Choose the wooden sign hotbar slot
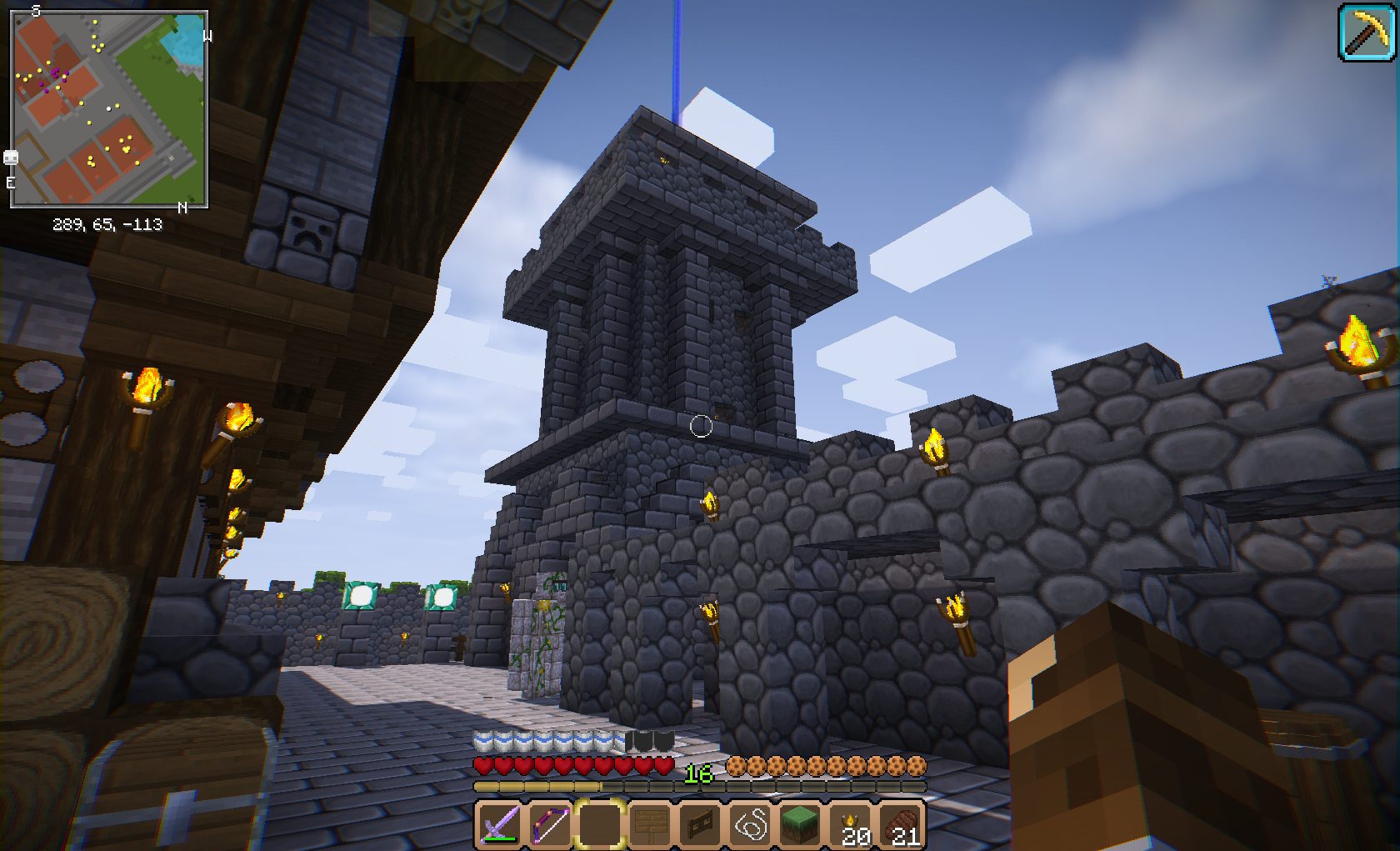The image size is (1400, 851). pyautogui.click(x=649, y=824)
